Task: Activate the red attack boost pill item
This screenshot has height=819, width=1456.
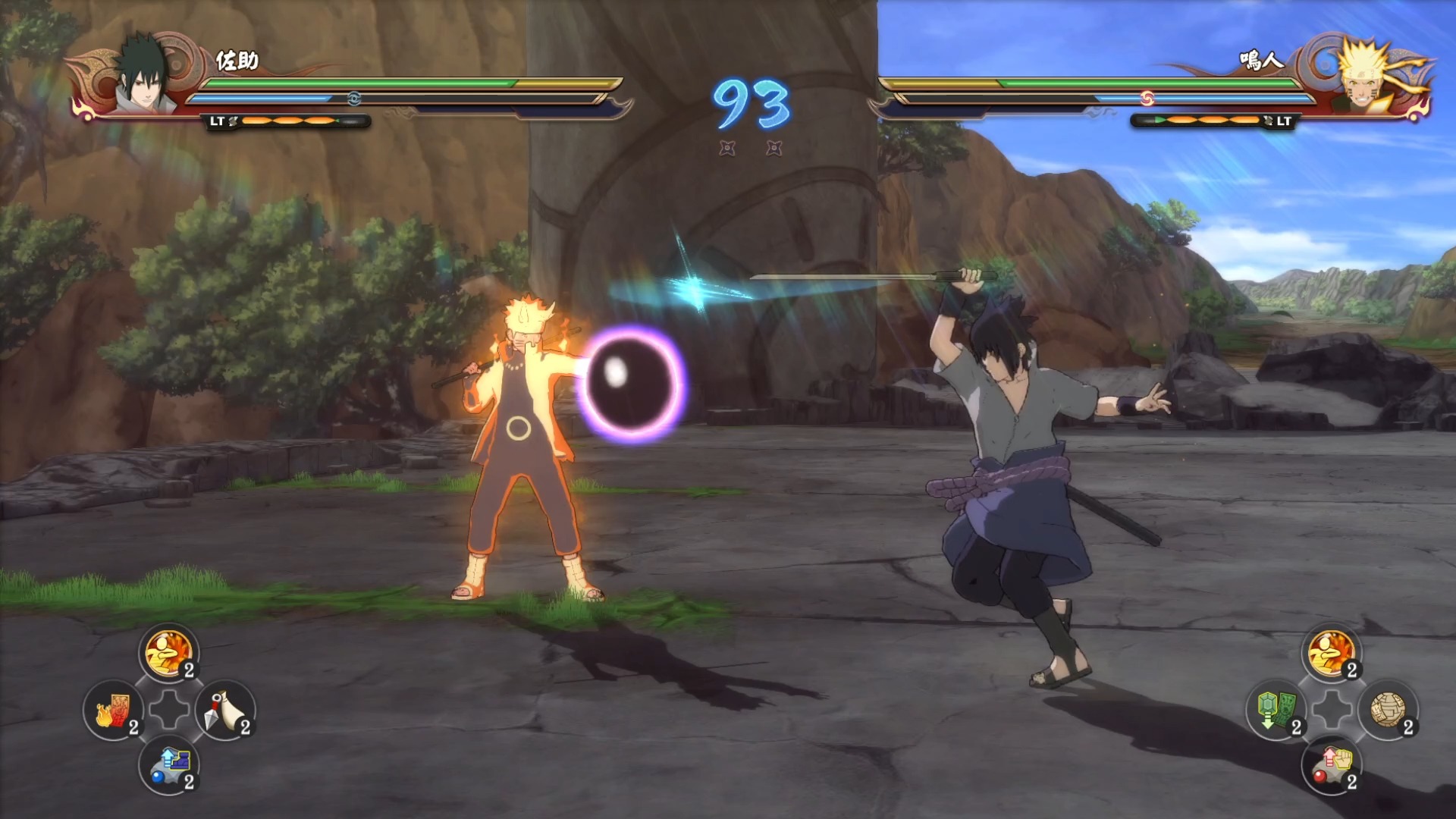Action: (x=1332, y=765)
